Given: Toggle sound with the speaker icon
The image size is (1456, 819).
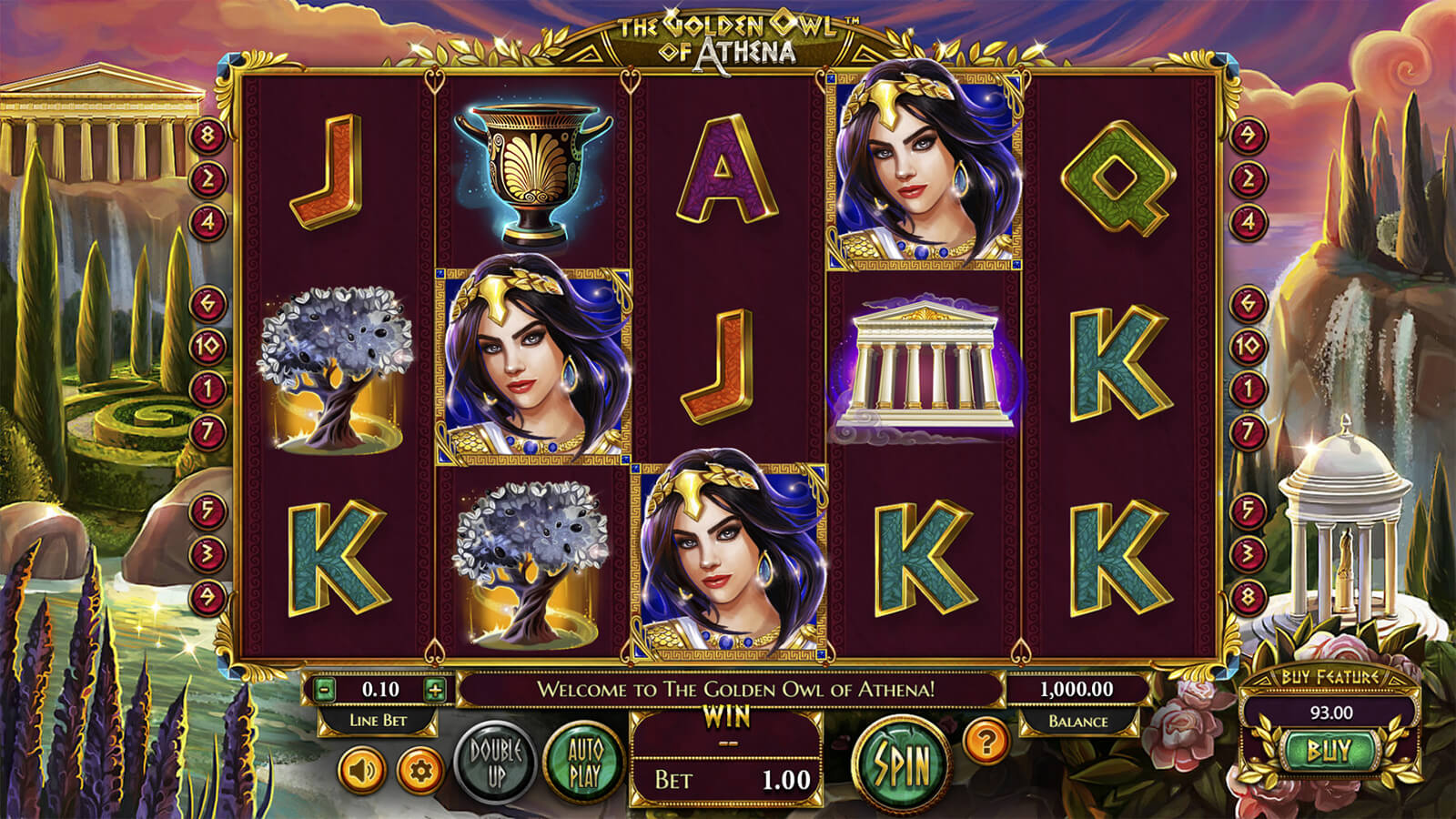Looking at the screenshot, I should point(362,772).
